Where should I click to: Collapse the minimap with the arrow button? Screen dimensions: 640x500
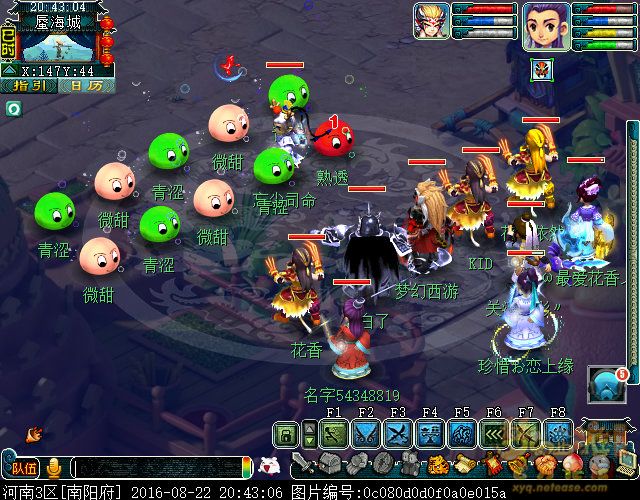coord(9,70)
